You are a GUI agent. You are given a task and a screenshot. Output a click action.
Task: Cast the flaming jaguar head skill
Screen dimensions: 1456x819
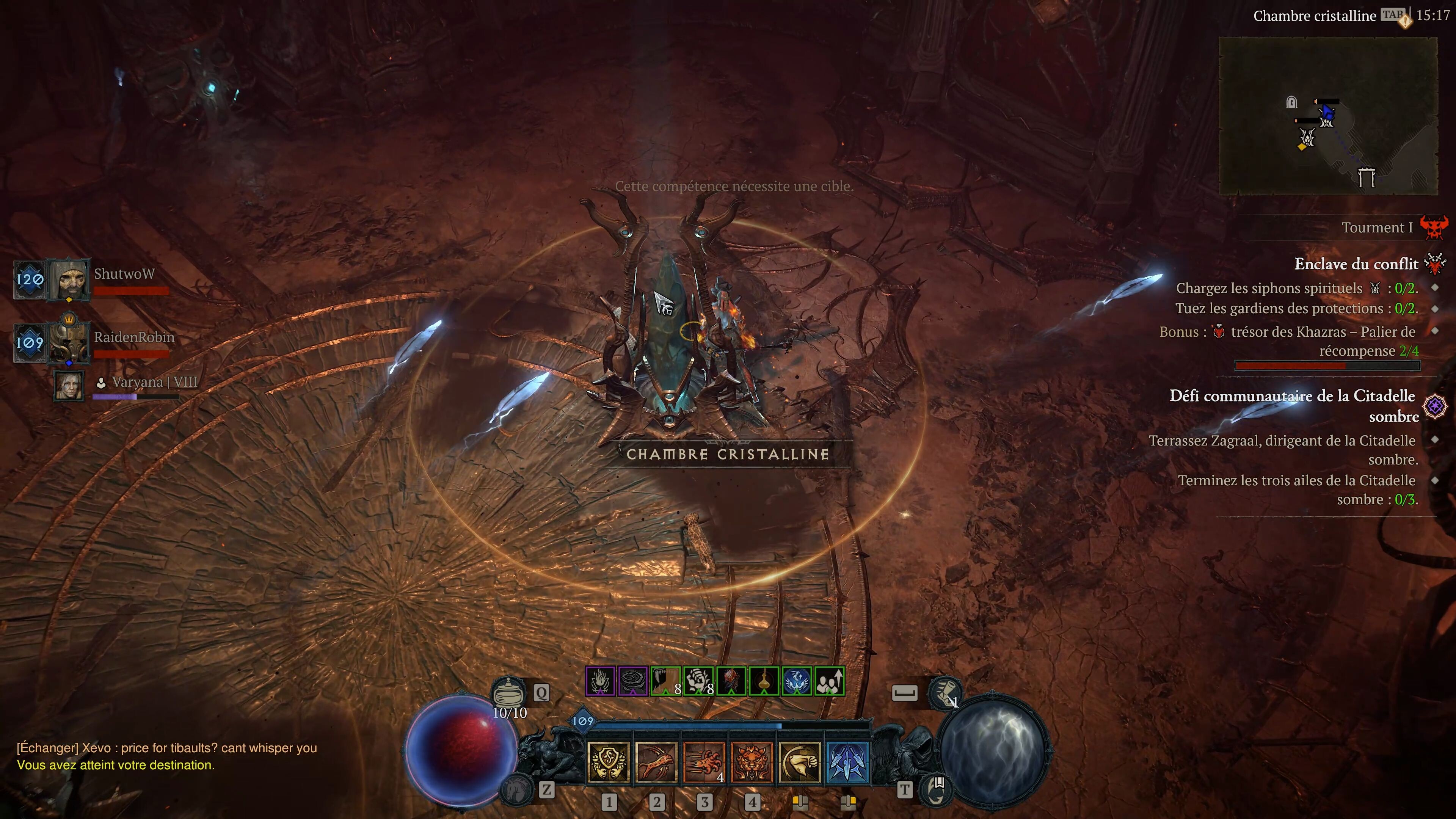pyautogui.click(x=751, y=762)
